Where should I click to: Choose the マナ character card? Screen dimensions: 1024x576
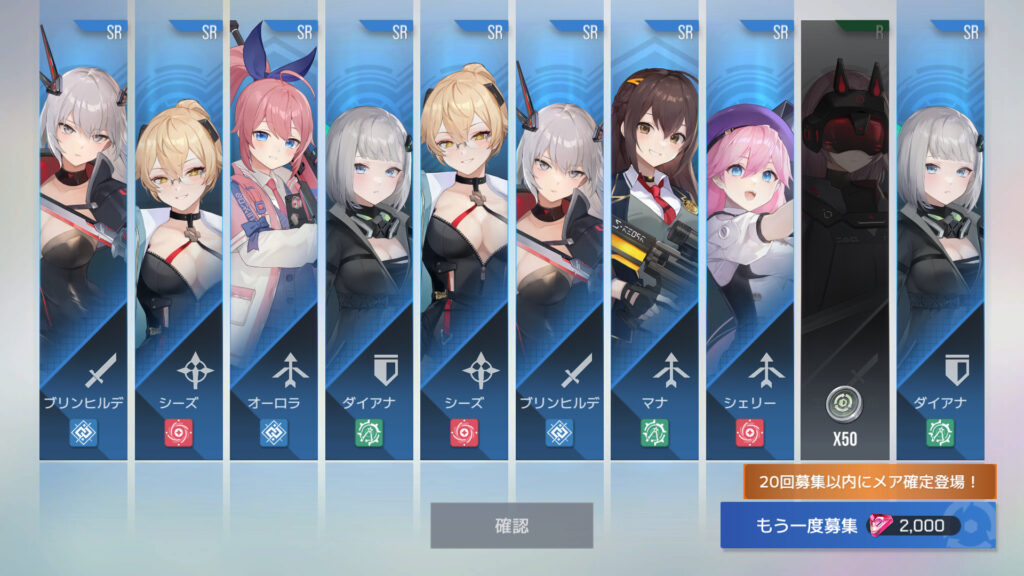click(654, 240)
